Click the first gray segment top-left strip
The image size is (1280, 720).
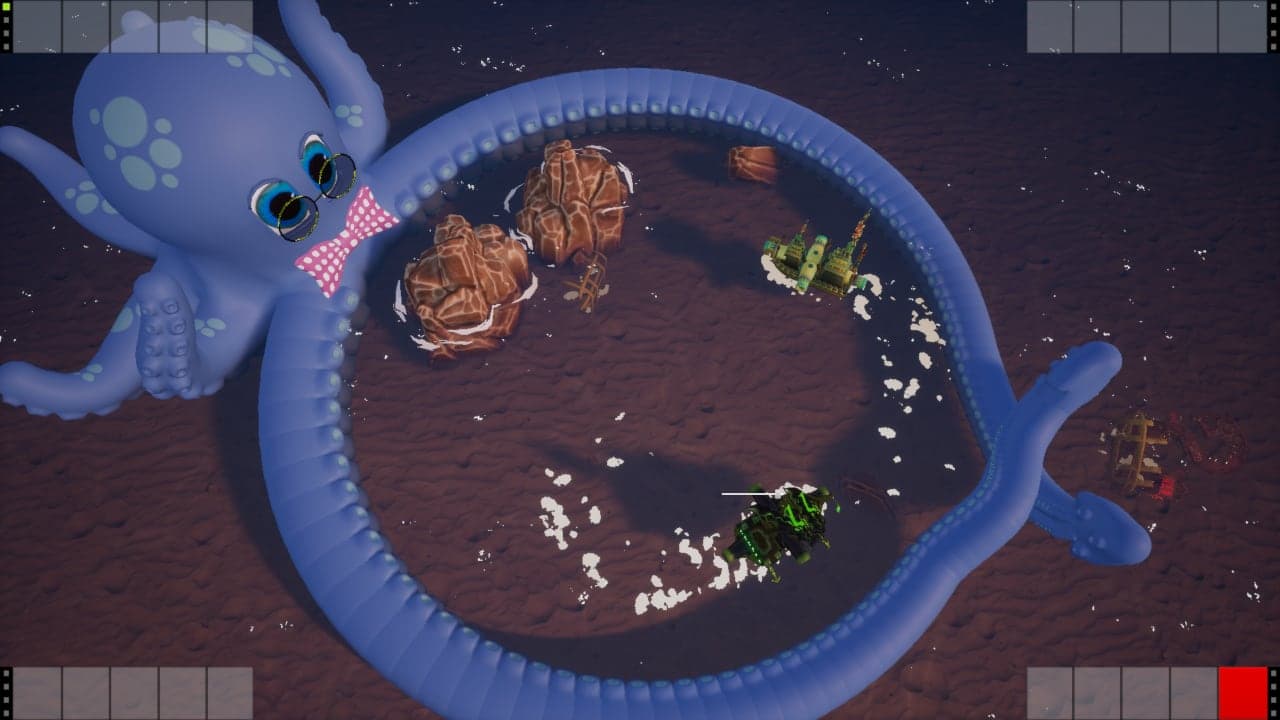click(40, 25)
